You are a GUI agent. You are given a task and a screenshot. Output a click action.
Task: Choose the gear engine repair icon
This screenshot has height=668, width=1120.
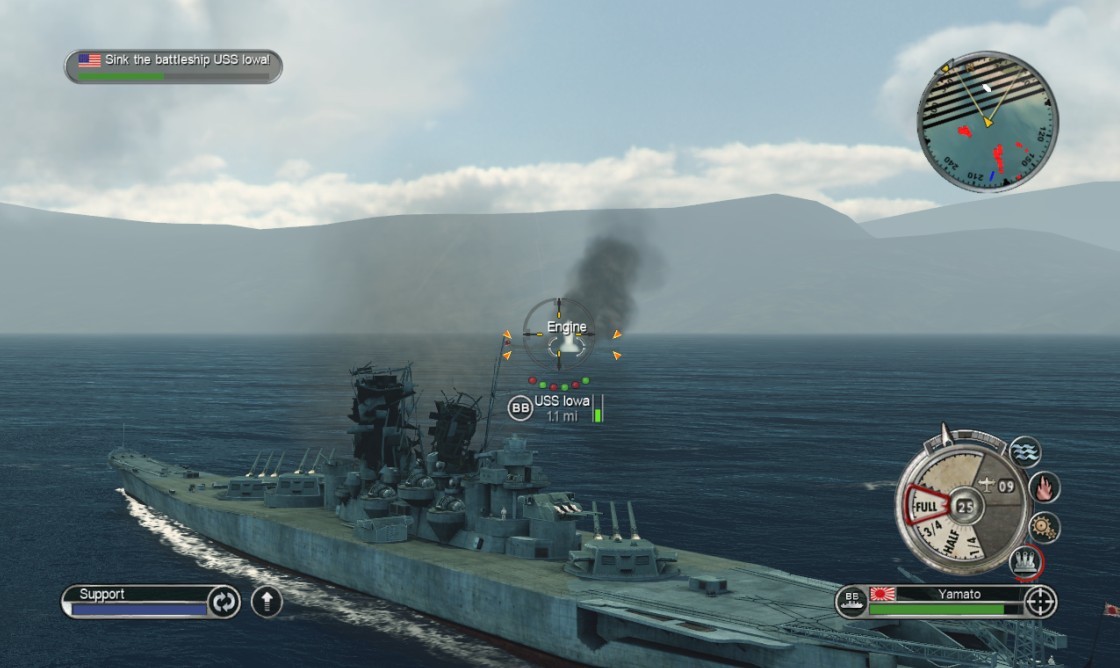(x=1045, y=526)
